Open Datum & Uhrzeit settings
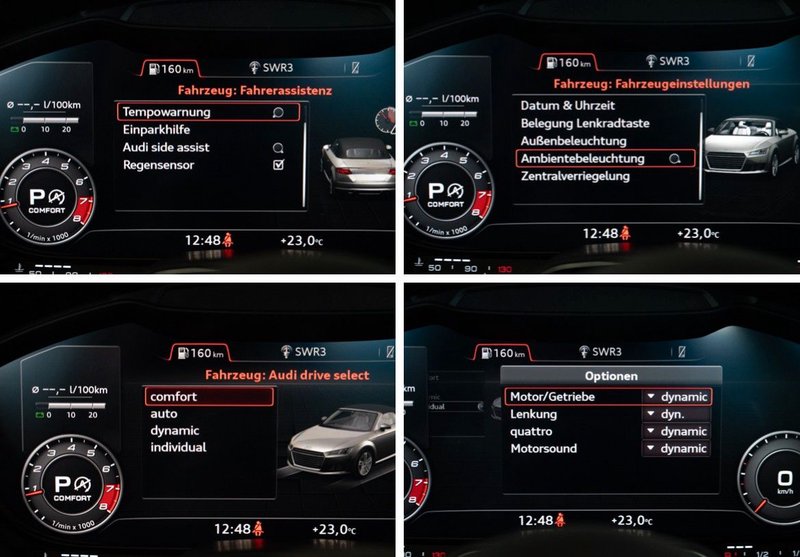Screen dimensions: 800x557 point(568,106)
